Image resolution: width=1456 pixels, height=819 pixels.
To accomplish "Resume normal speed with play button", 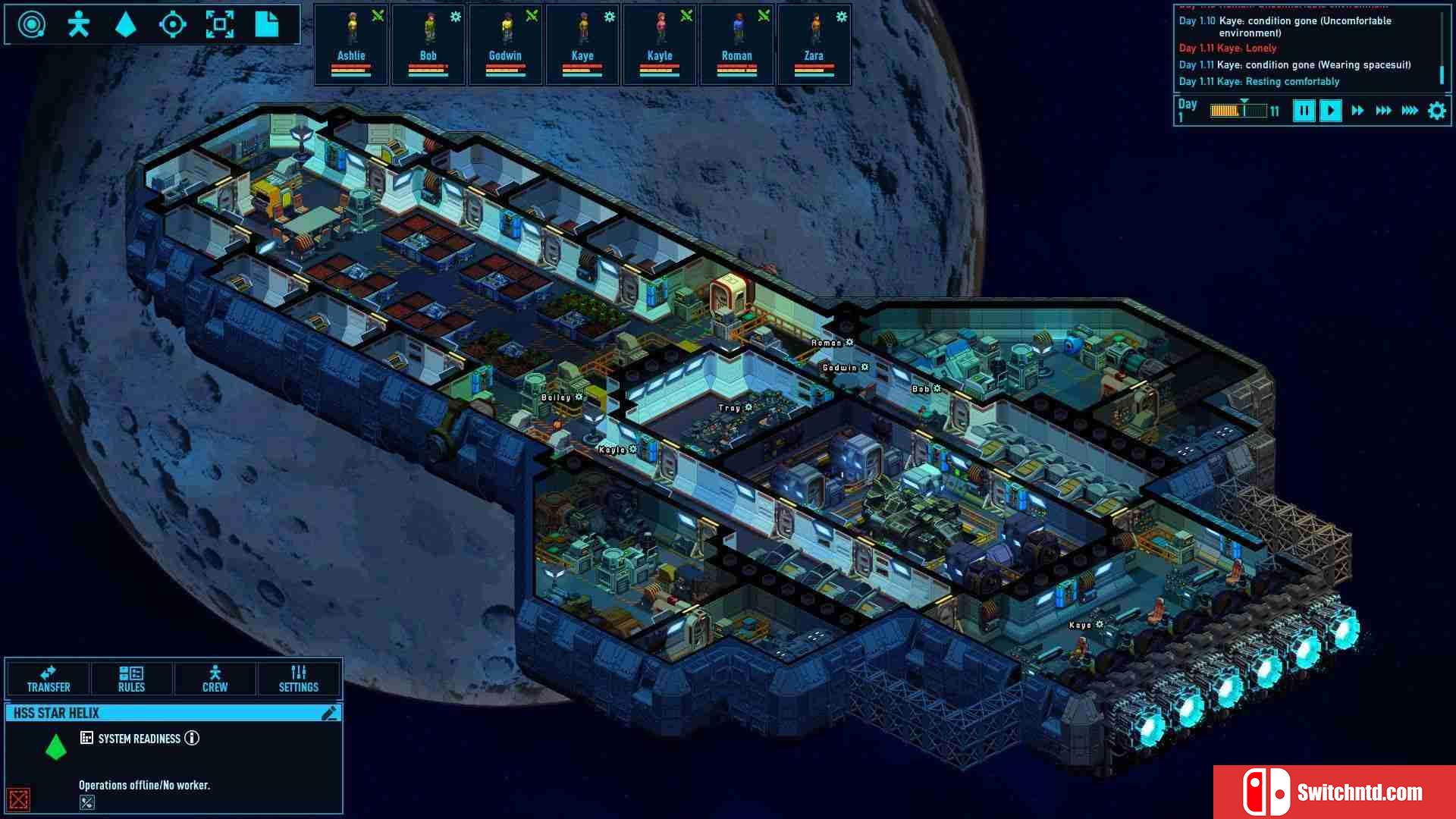I will pyautogui.click(x=1330, y=111).
